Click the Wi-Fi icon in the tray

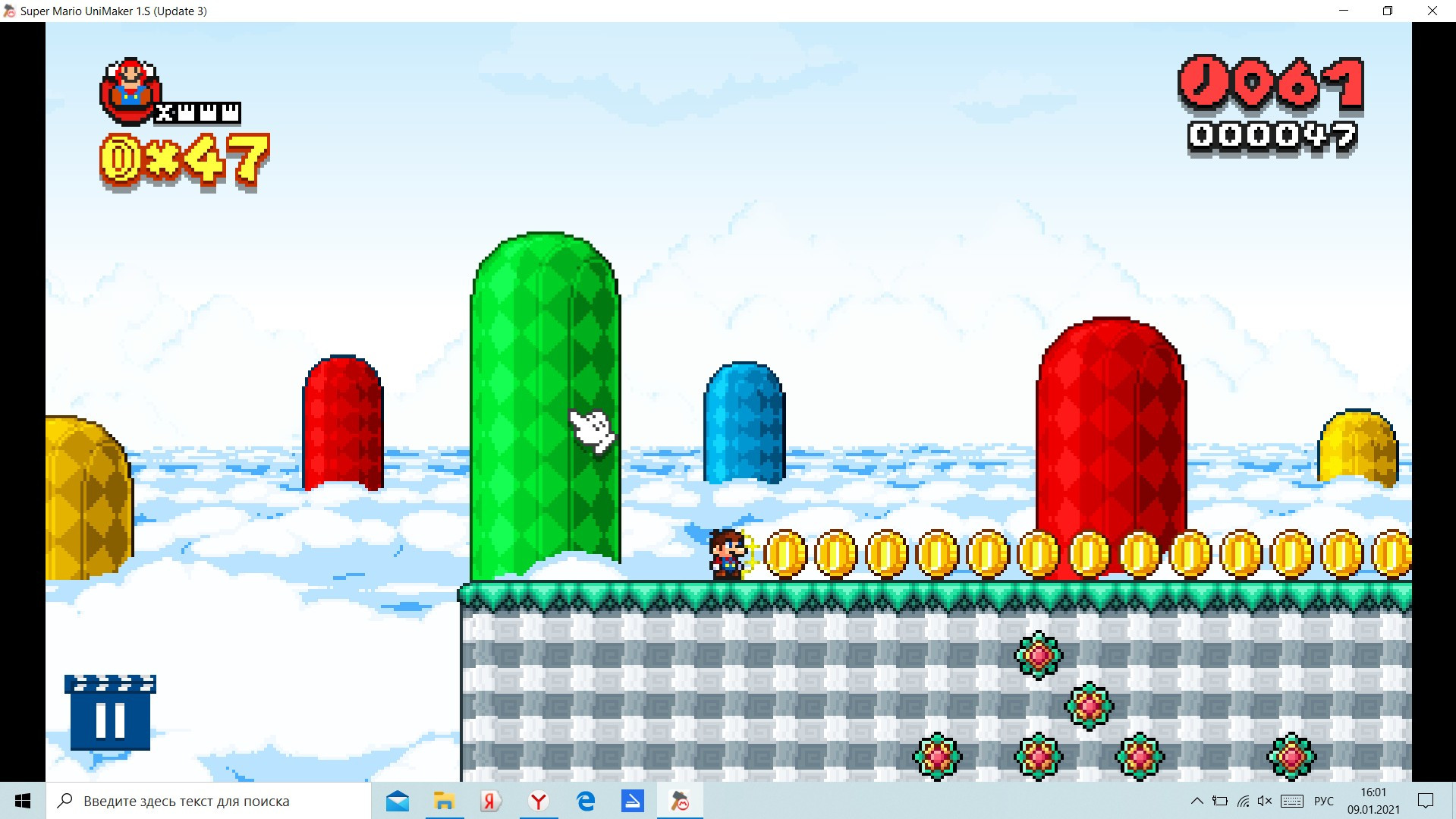[x=1242, y=801]
